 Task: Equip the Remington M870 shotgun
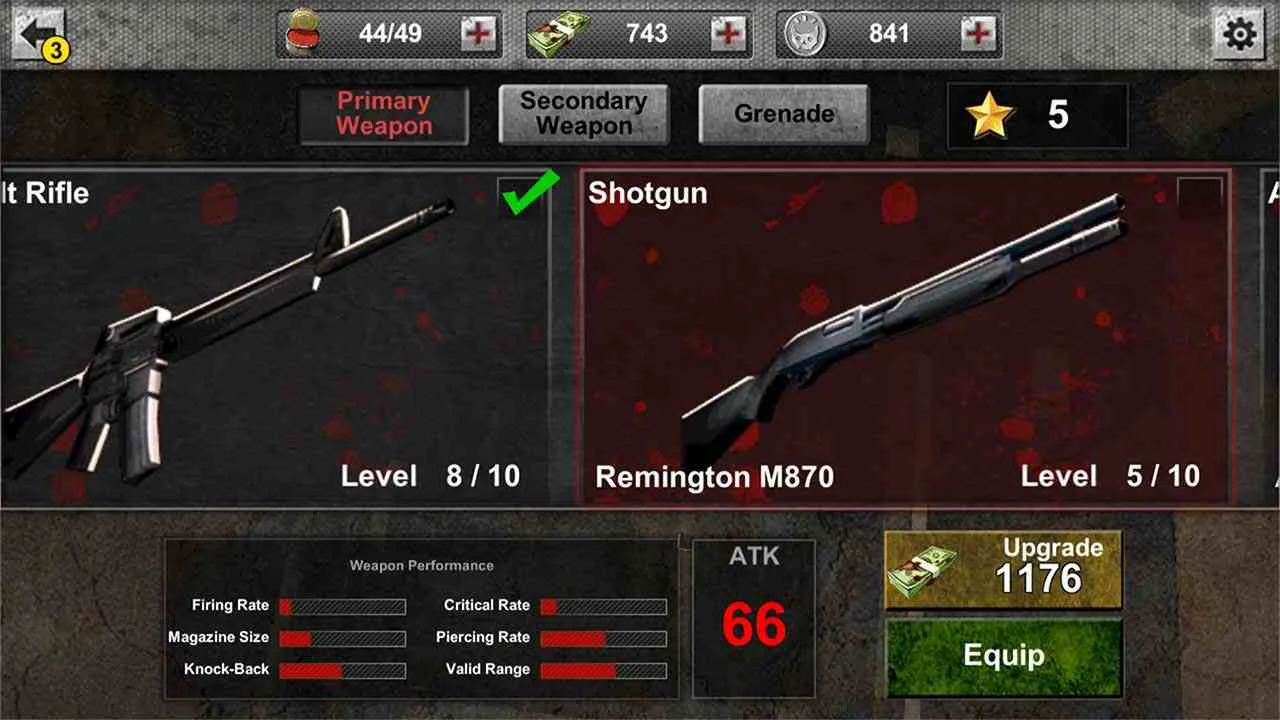point(1005,655)
